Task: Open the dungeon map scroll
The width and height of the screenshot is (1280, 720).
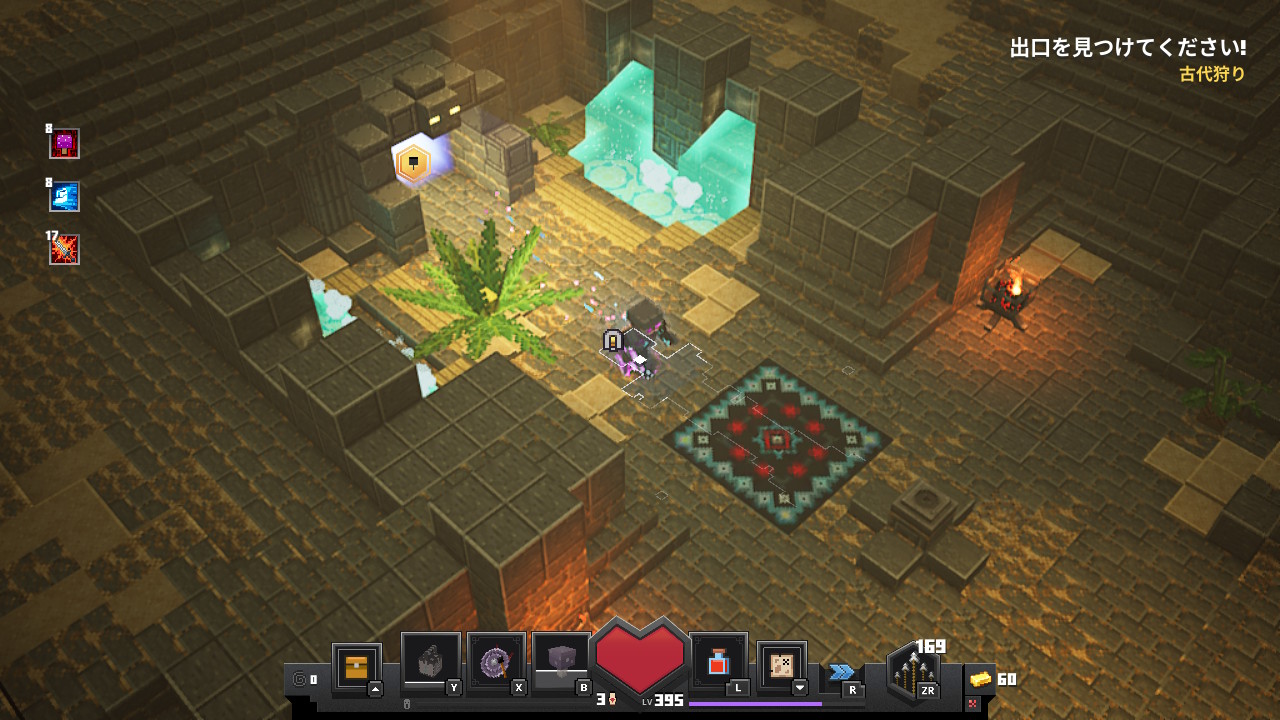Action: pos(781,665)
